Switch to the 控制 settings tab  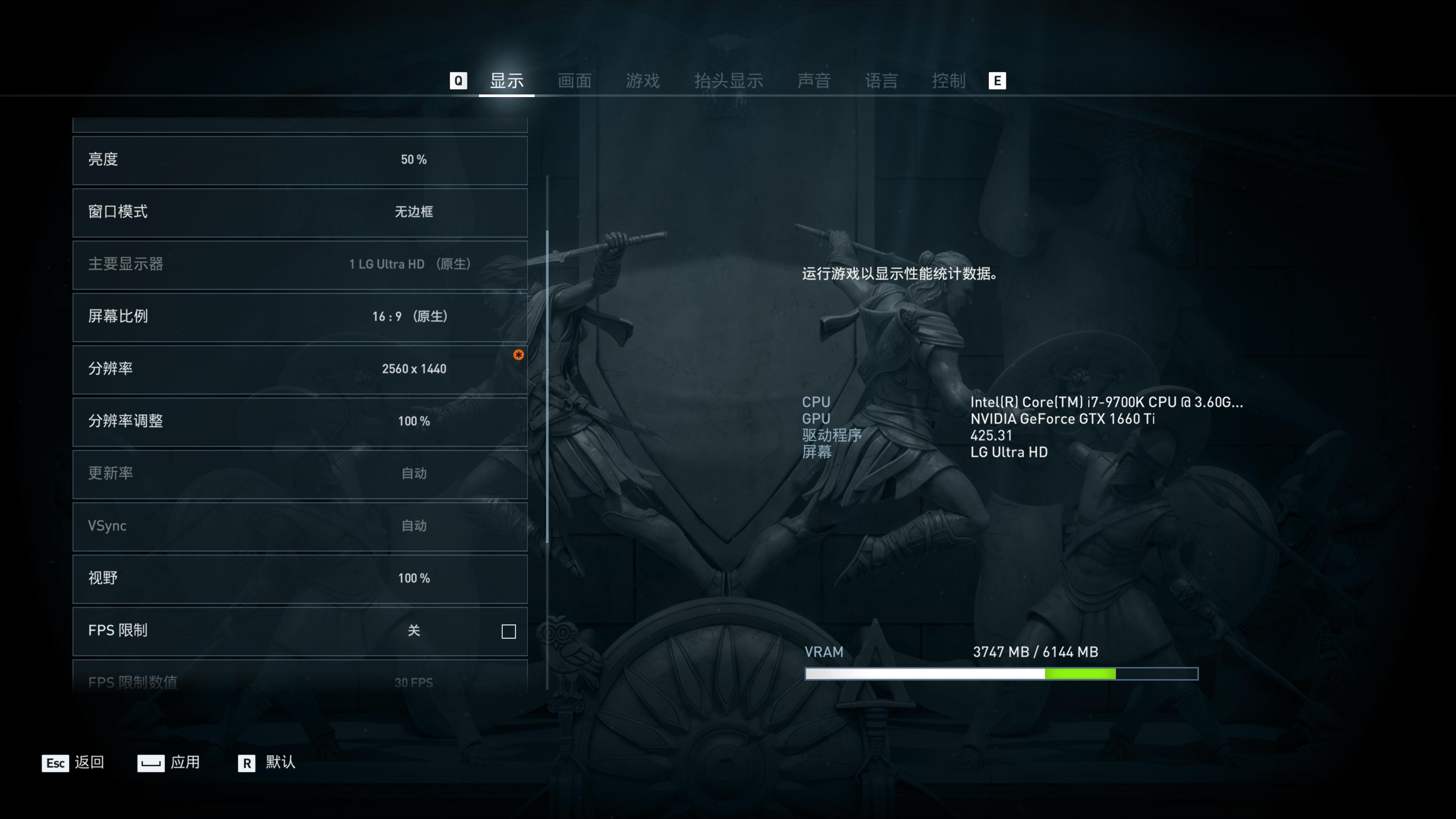click(x=947, y=80)
